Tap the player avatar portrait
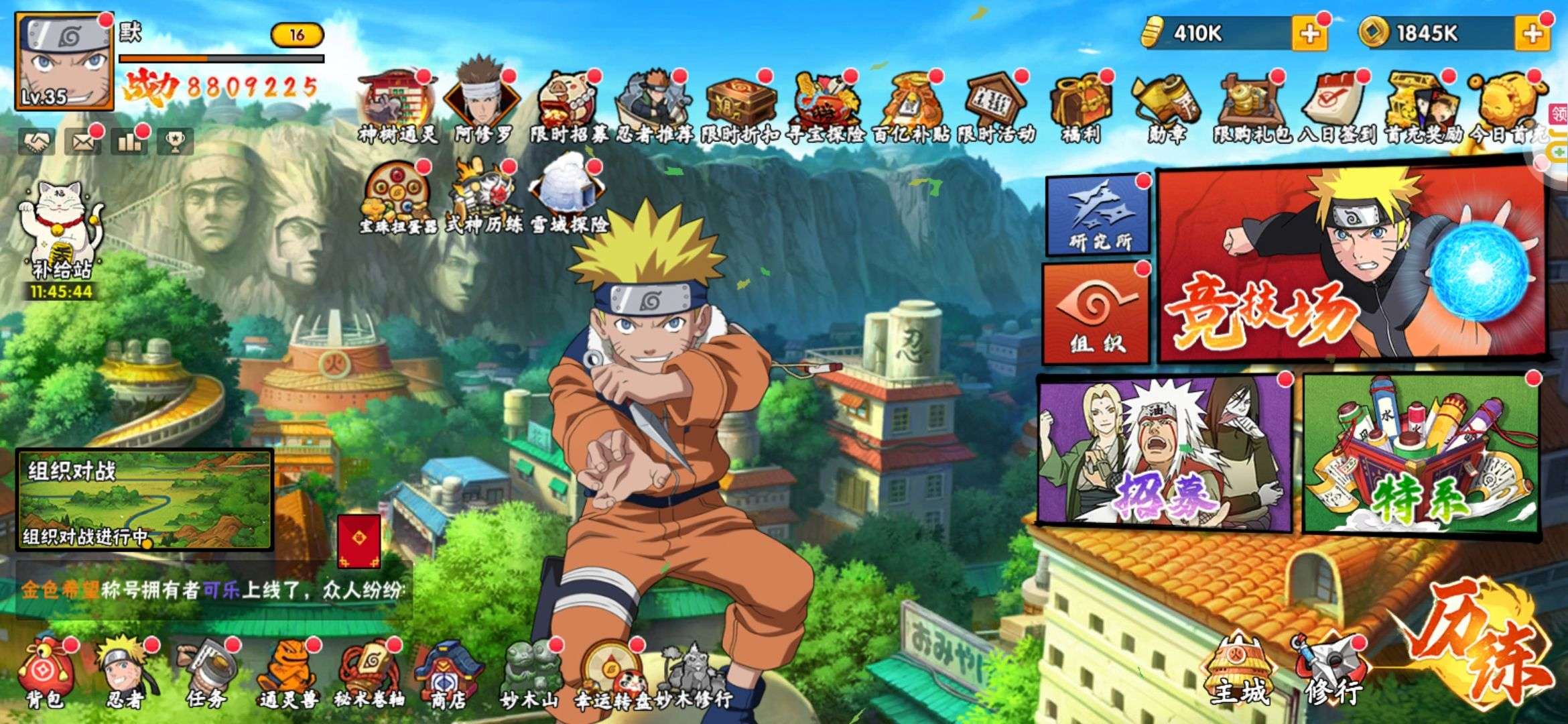 64,62
